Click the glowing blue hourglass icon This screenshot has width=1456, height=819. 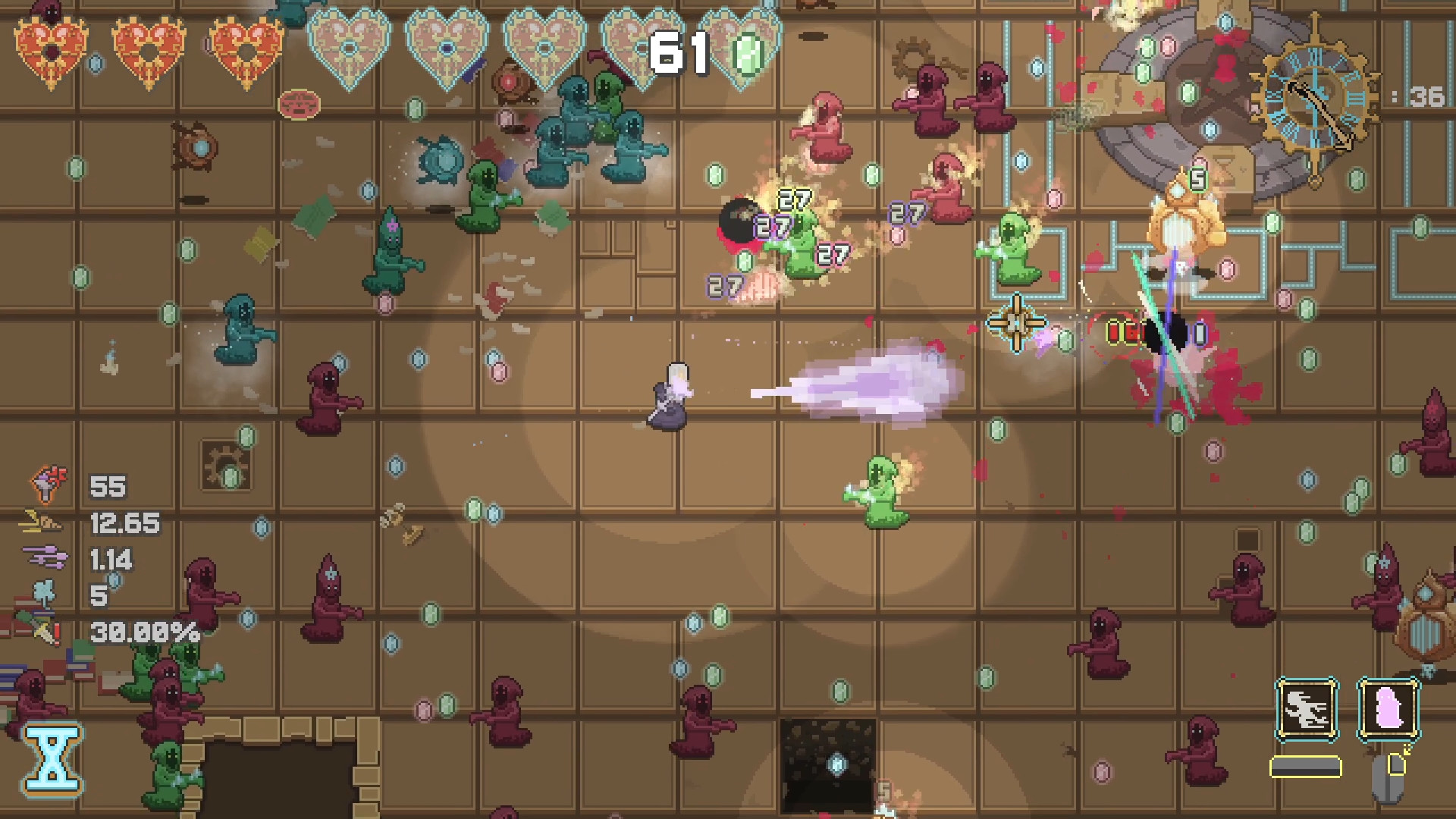pos(52,760)
